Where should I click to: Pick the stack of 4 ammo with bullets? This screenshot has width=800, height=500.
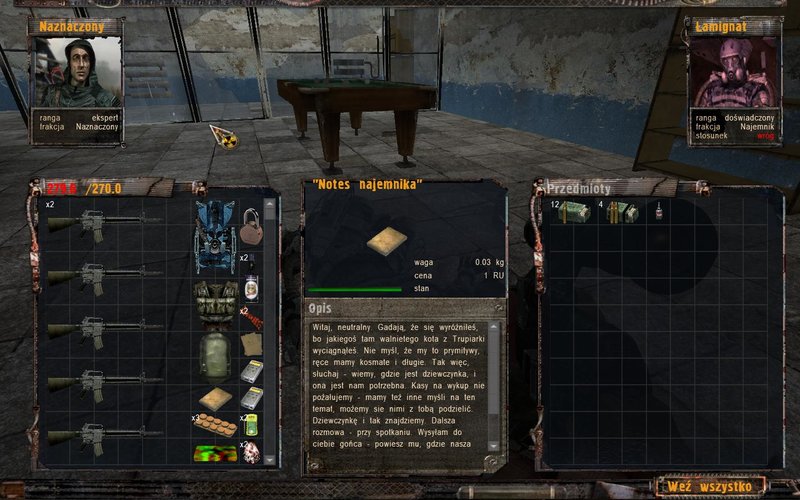coord(617,211)
